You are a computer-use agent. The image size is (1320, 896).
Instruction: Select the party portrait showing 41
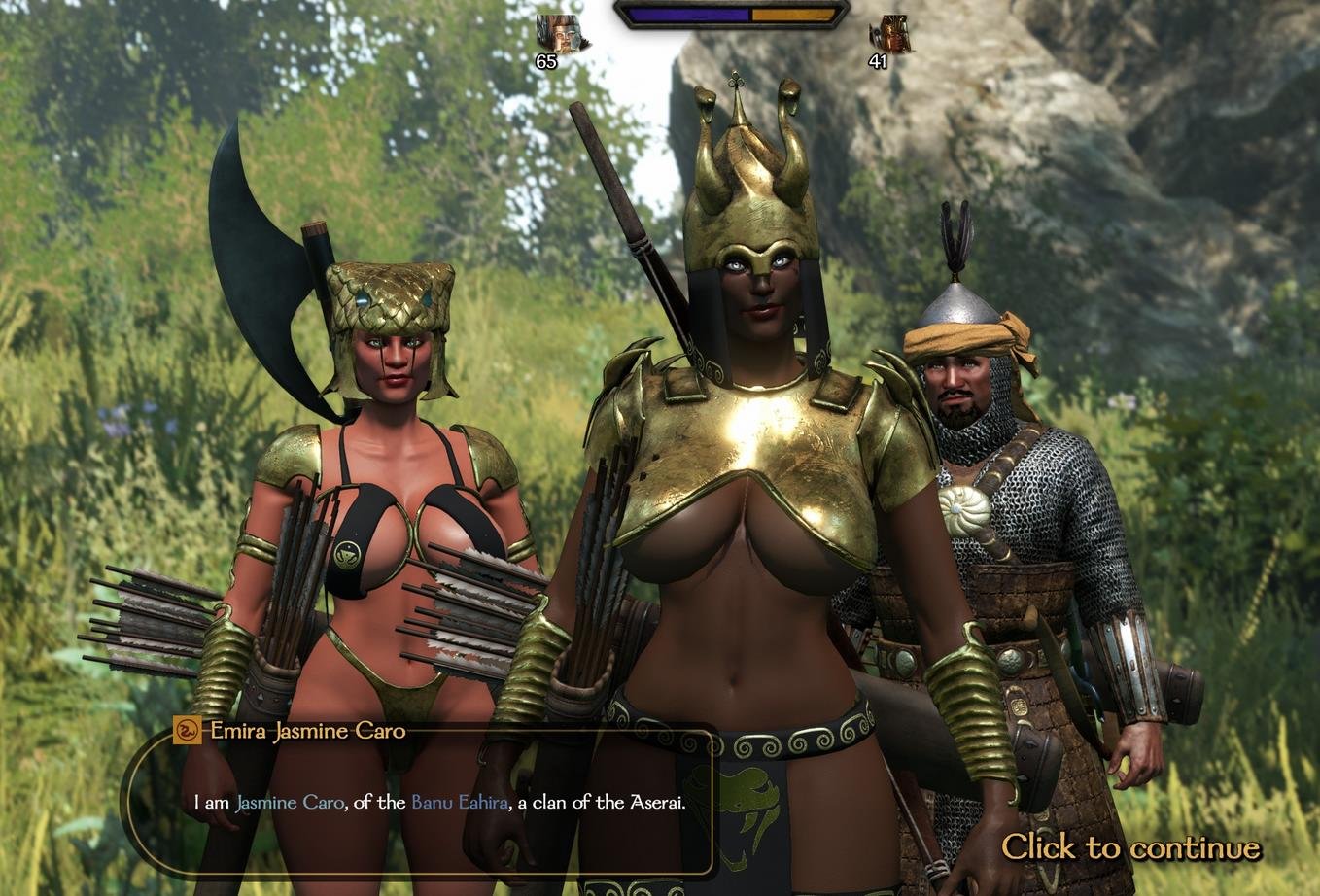coord(890,34)
